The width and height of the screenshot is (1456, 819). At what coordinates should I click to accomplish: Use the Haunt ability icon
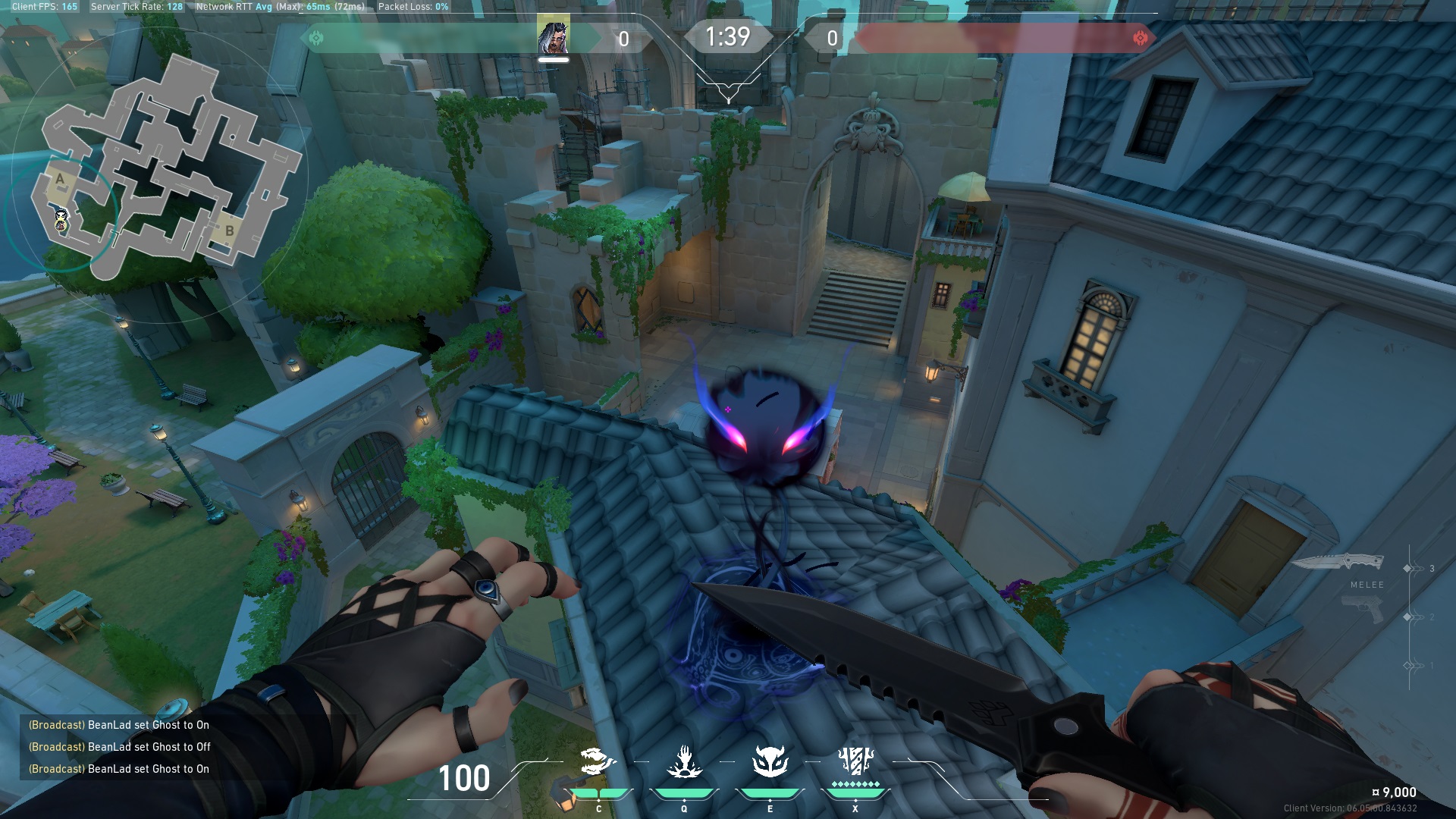coord(770,762)
